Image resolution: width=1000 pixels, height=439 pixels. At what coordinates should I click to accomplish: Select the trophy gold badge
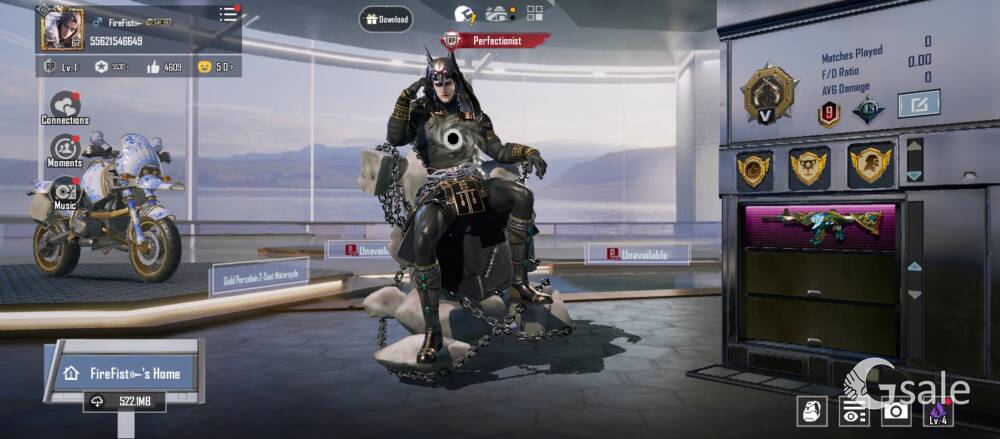(809, 167)
